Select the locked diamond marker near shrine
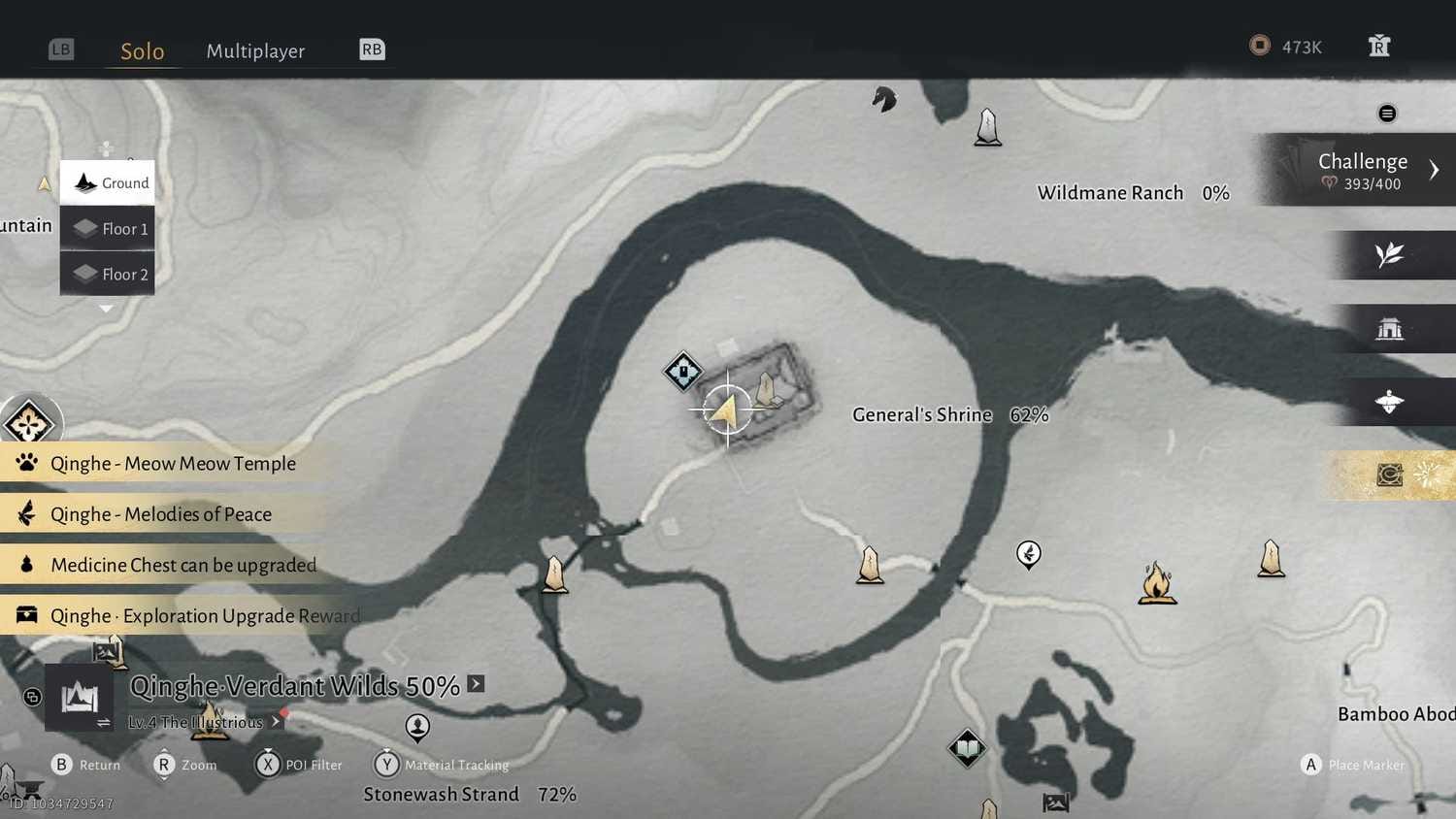The width and height of the screenshot is (1456, 819). tap(683, 371)
